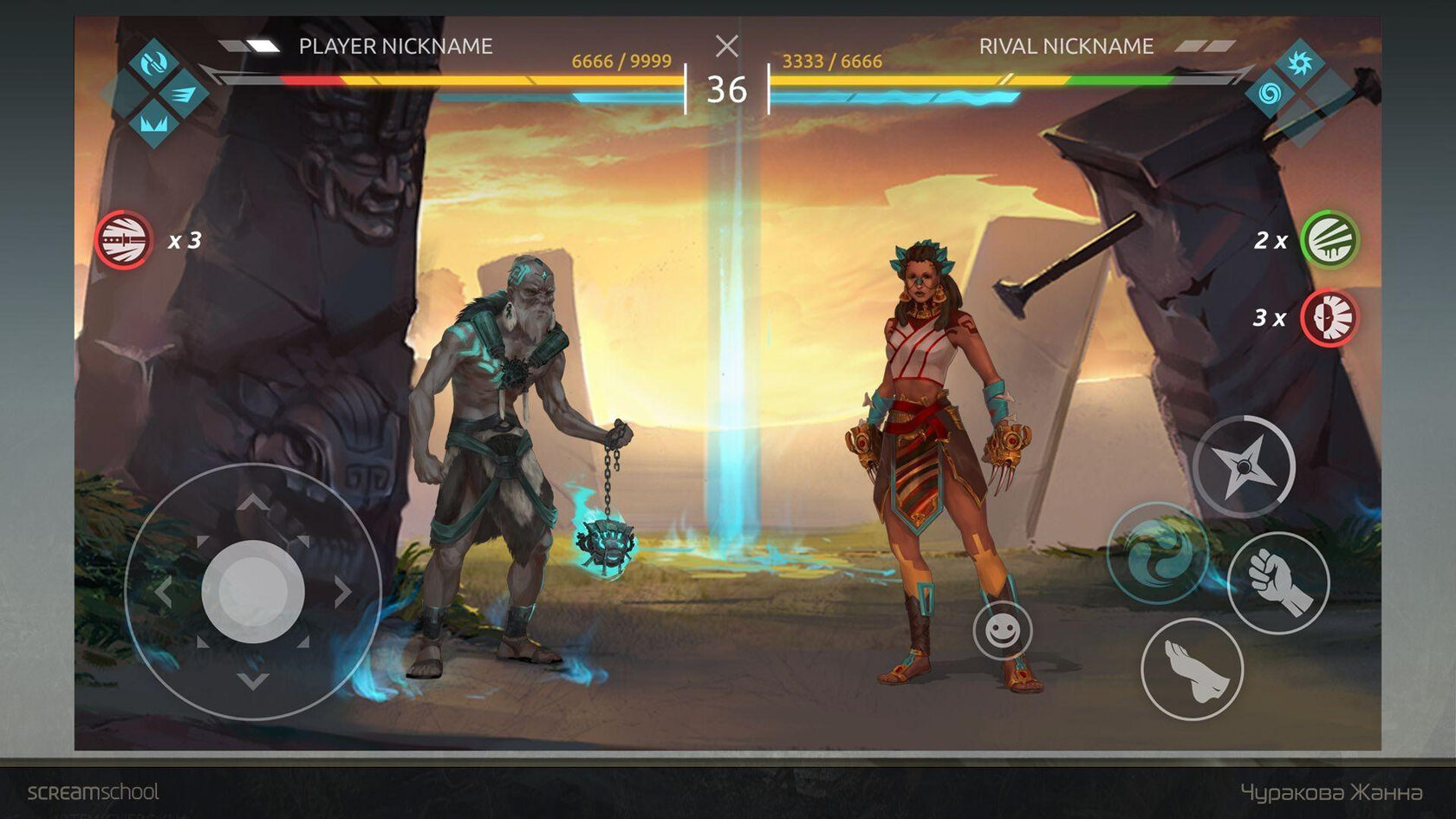
Task: Hit the fist punch button
Action: coord(1278,582)
